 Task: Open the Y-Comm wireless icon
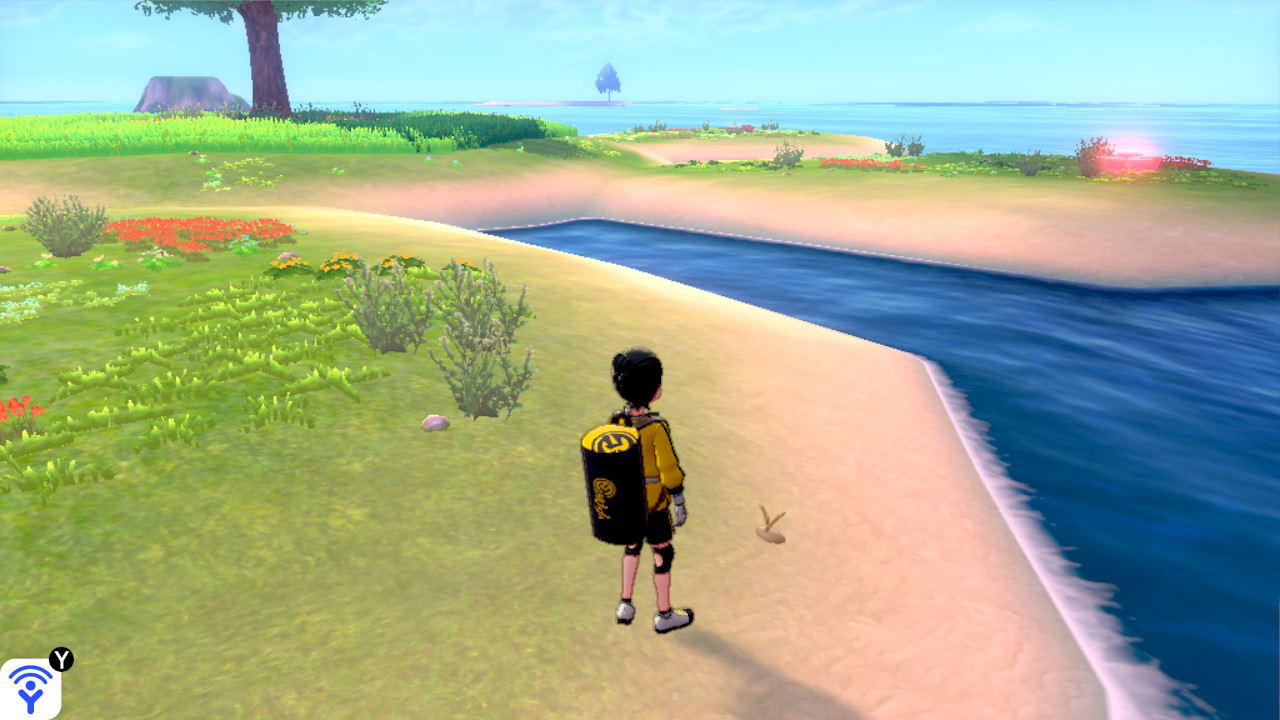point(30,688)
